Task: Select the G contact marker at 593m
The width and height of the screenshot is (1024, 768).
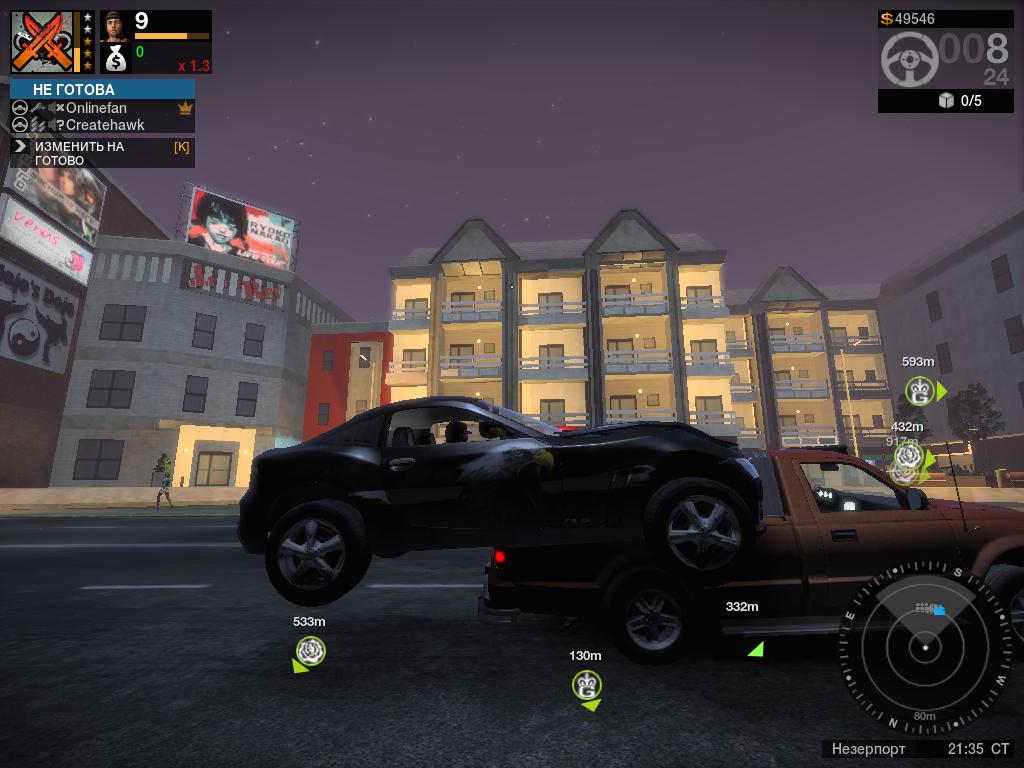Action: pyautogui.click(x=919, y=391)
